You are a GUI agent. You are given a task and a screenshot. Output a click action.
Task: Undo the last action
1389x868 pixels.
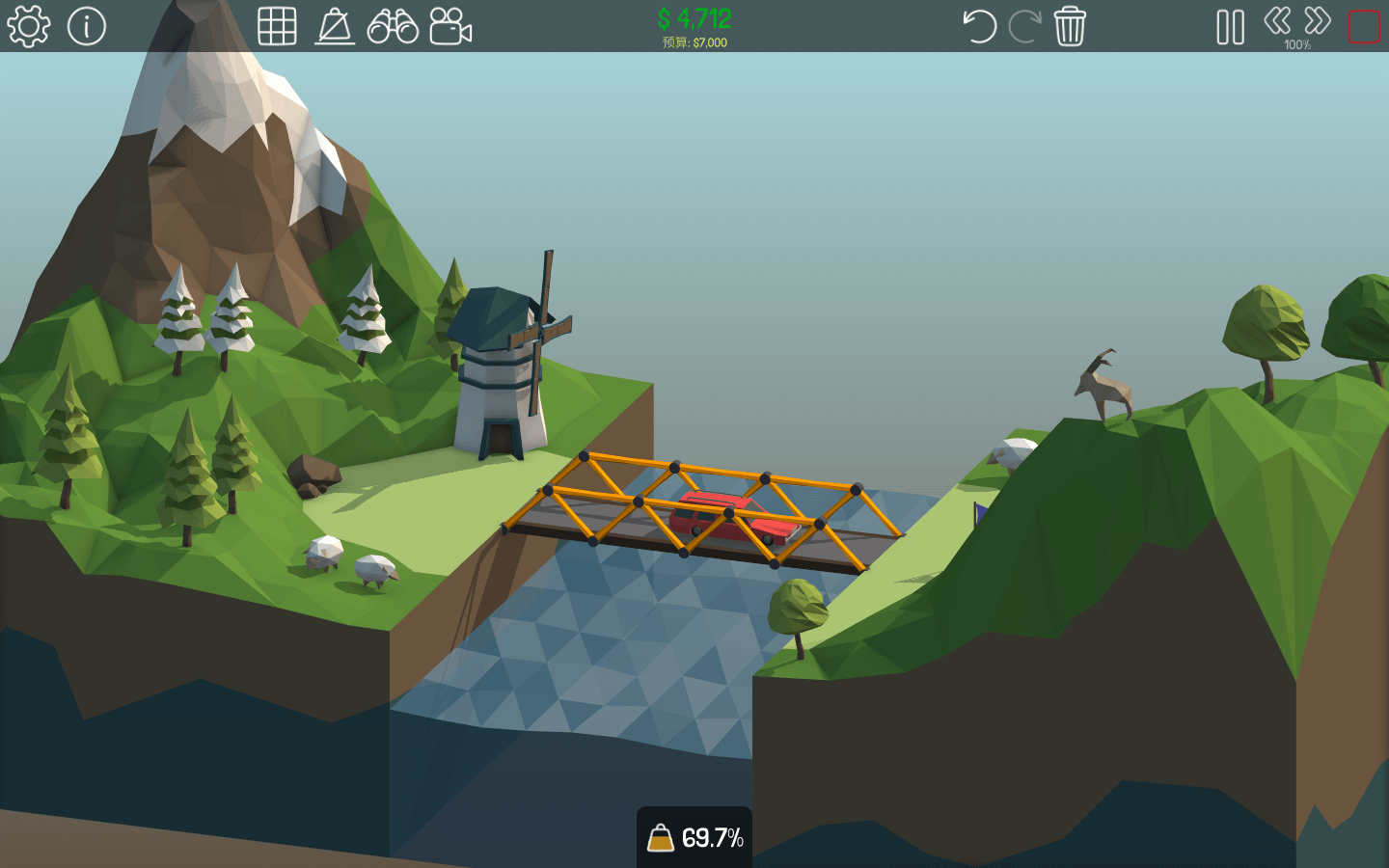tap(979, 26)
